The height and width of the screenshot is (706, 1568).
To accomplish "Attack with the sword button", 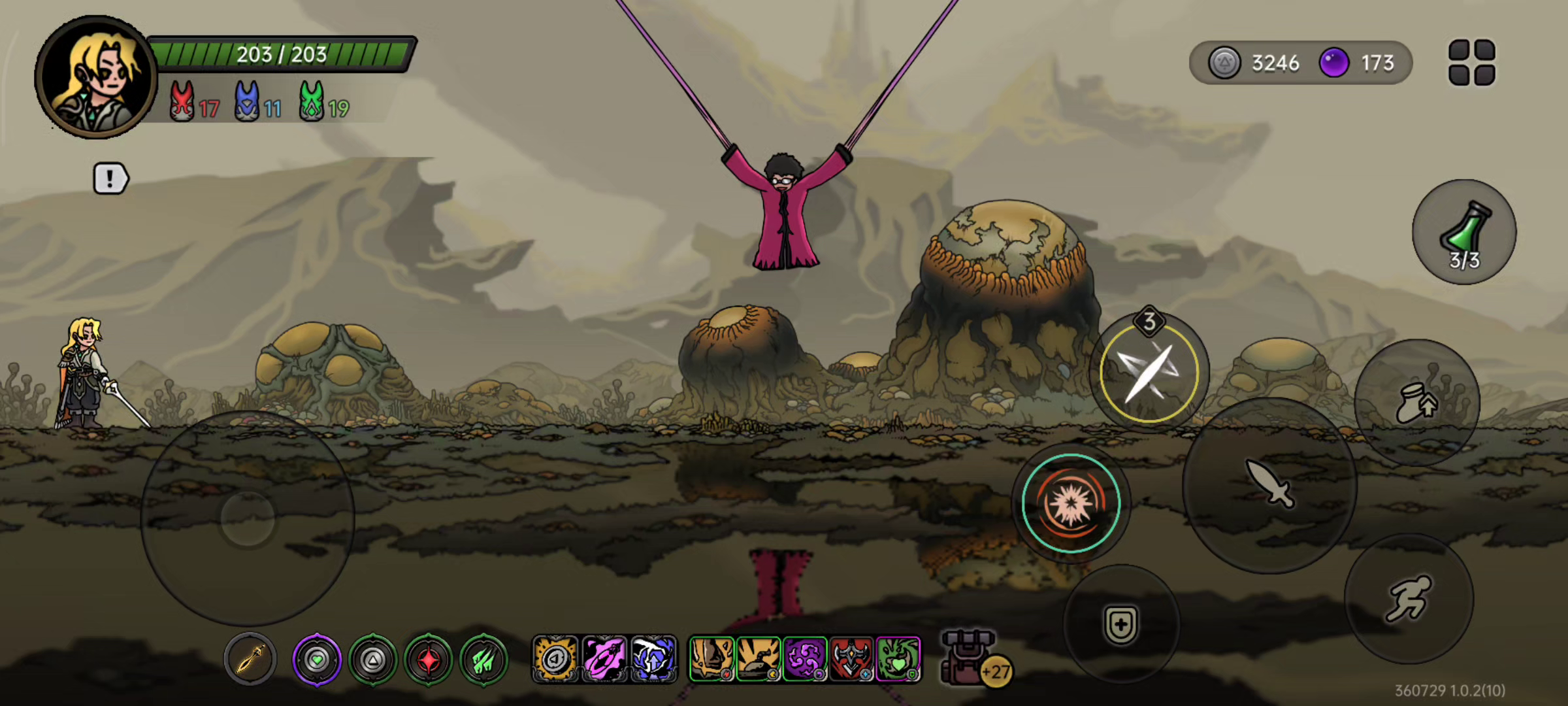I will coord(1269,485).
